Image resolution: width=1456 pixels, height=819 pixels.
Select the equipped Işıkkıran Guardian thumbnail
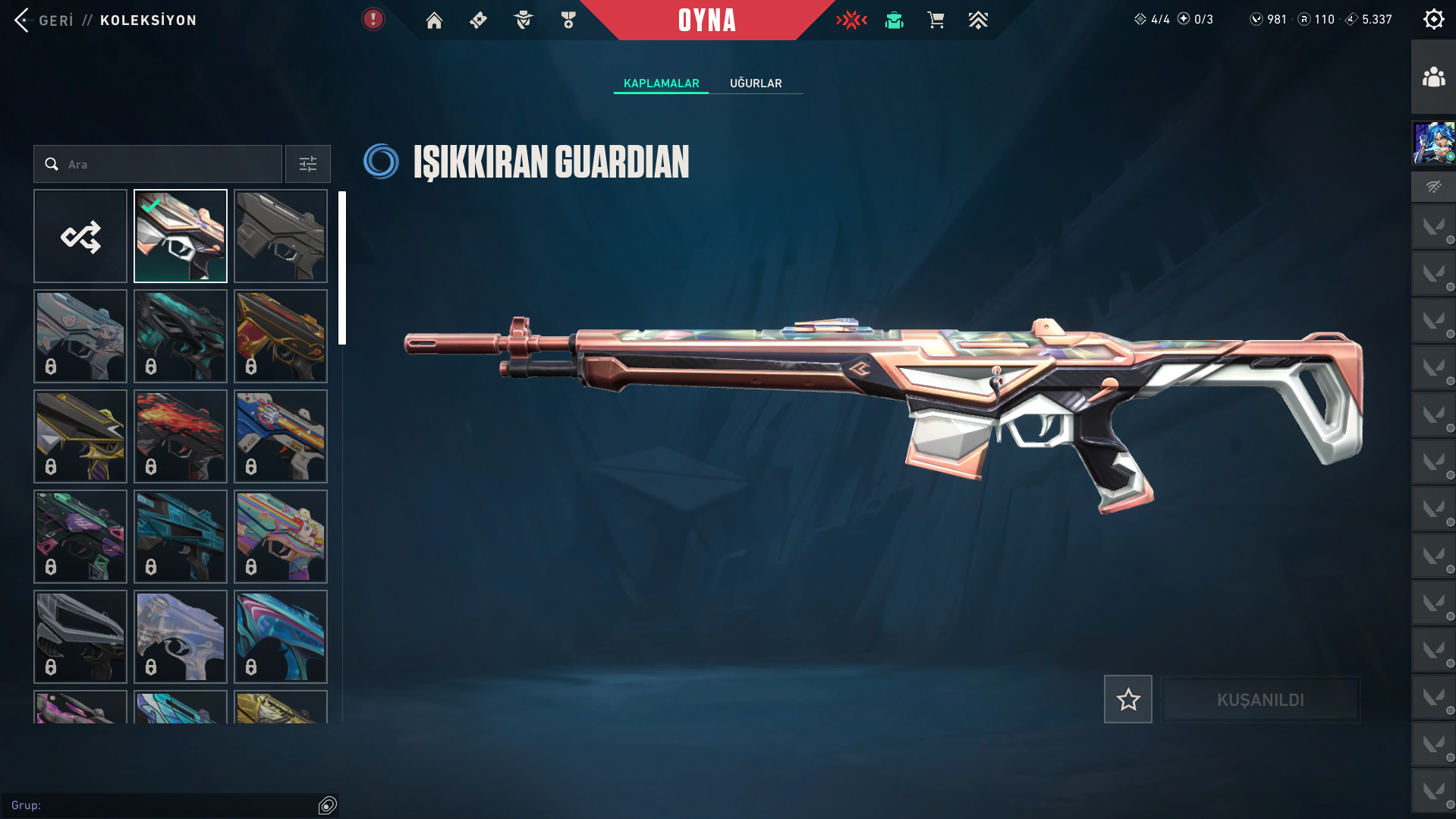click(x=181, y=236)
